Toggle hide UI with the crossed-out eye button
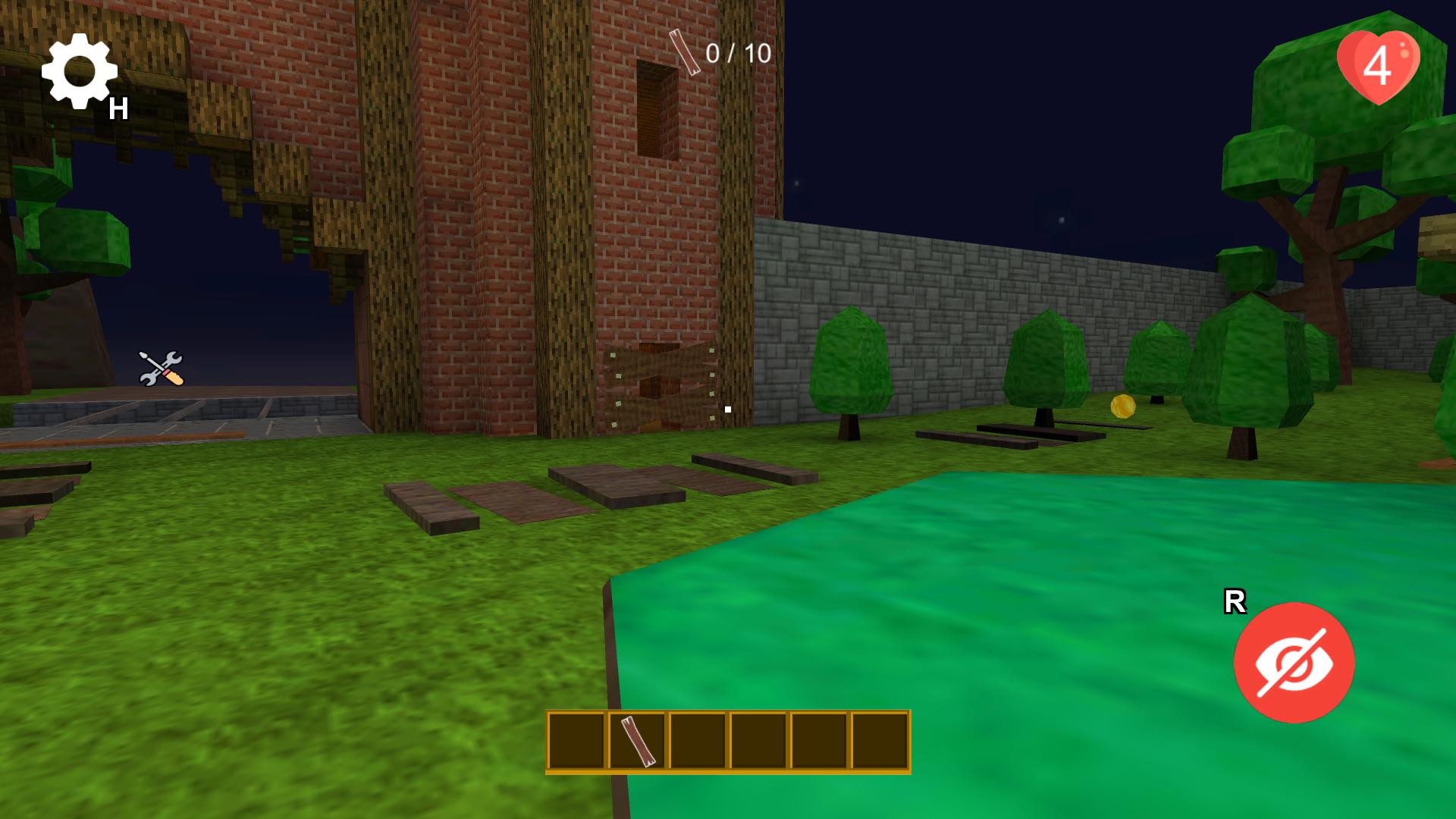Screen dimensions: 1456x819 click(1294, 662)
